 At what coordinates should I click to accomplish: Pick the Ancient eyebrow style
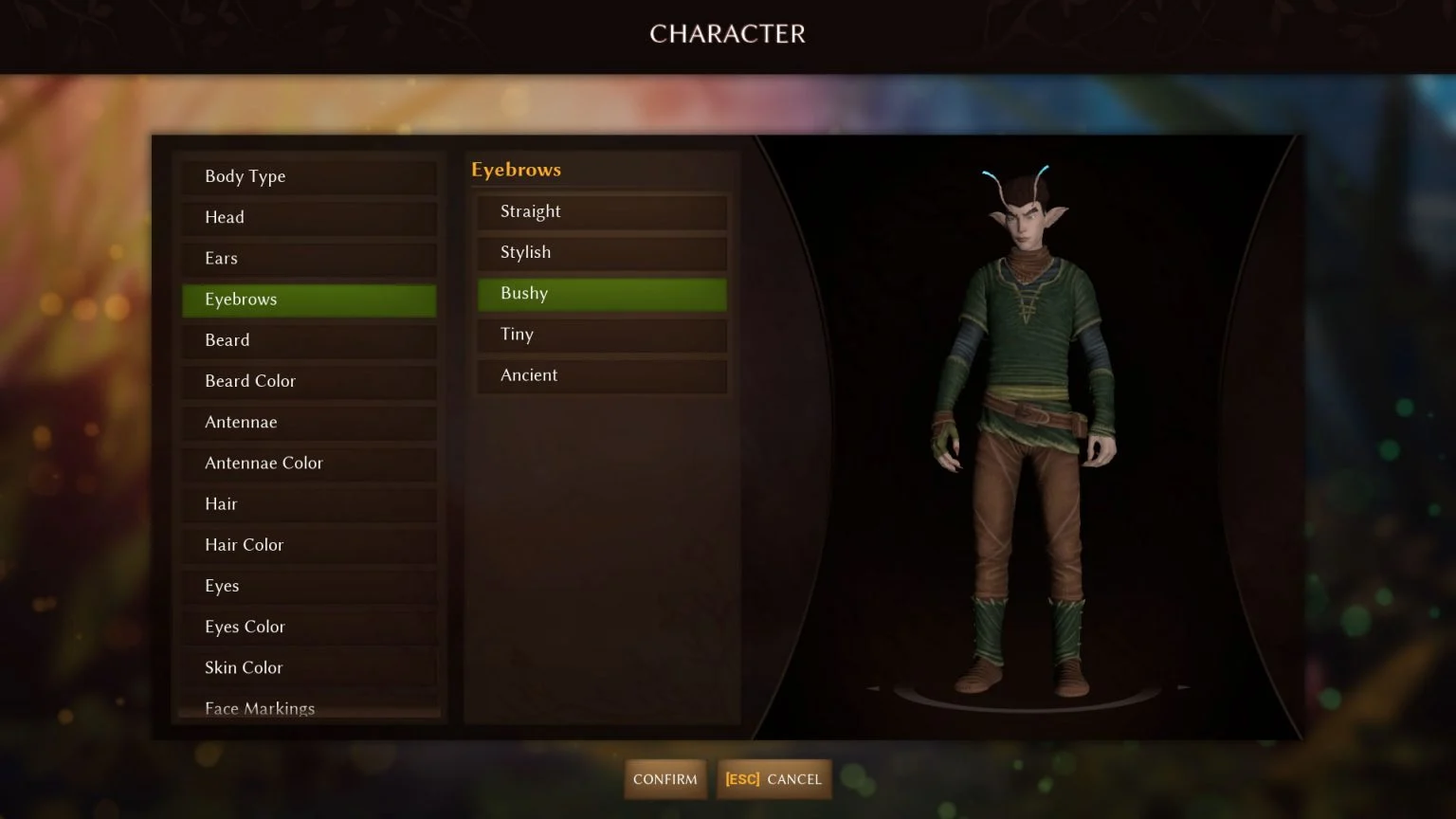point(602,375)
